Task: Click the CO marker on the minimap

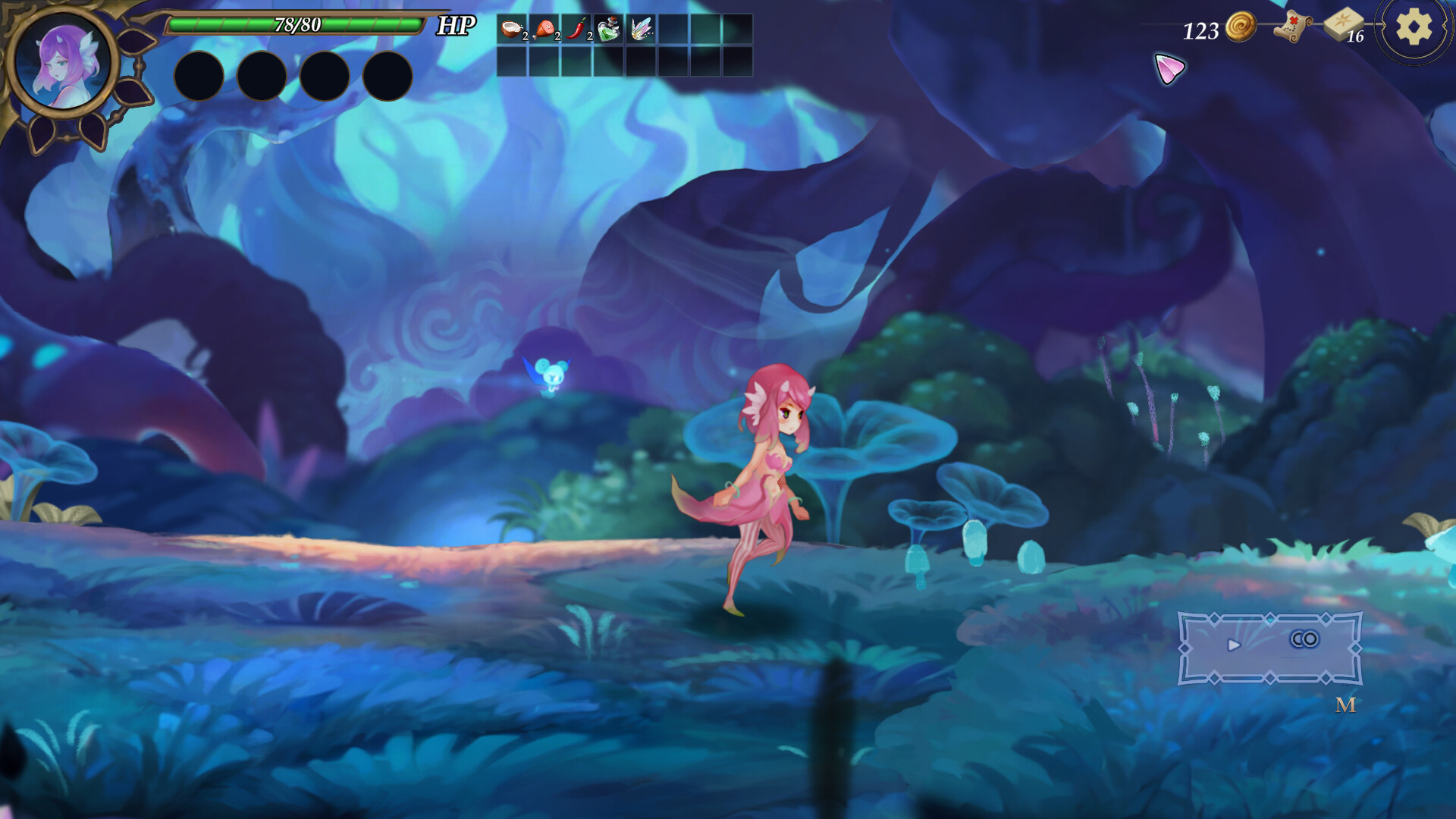Action: [1303, 639]
